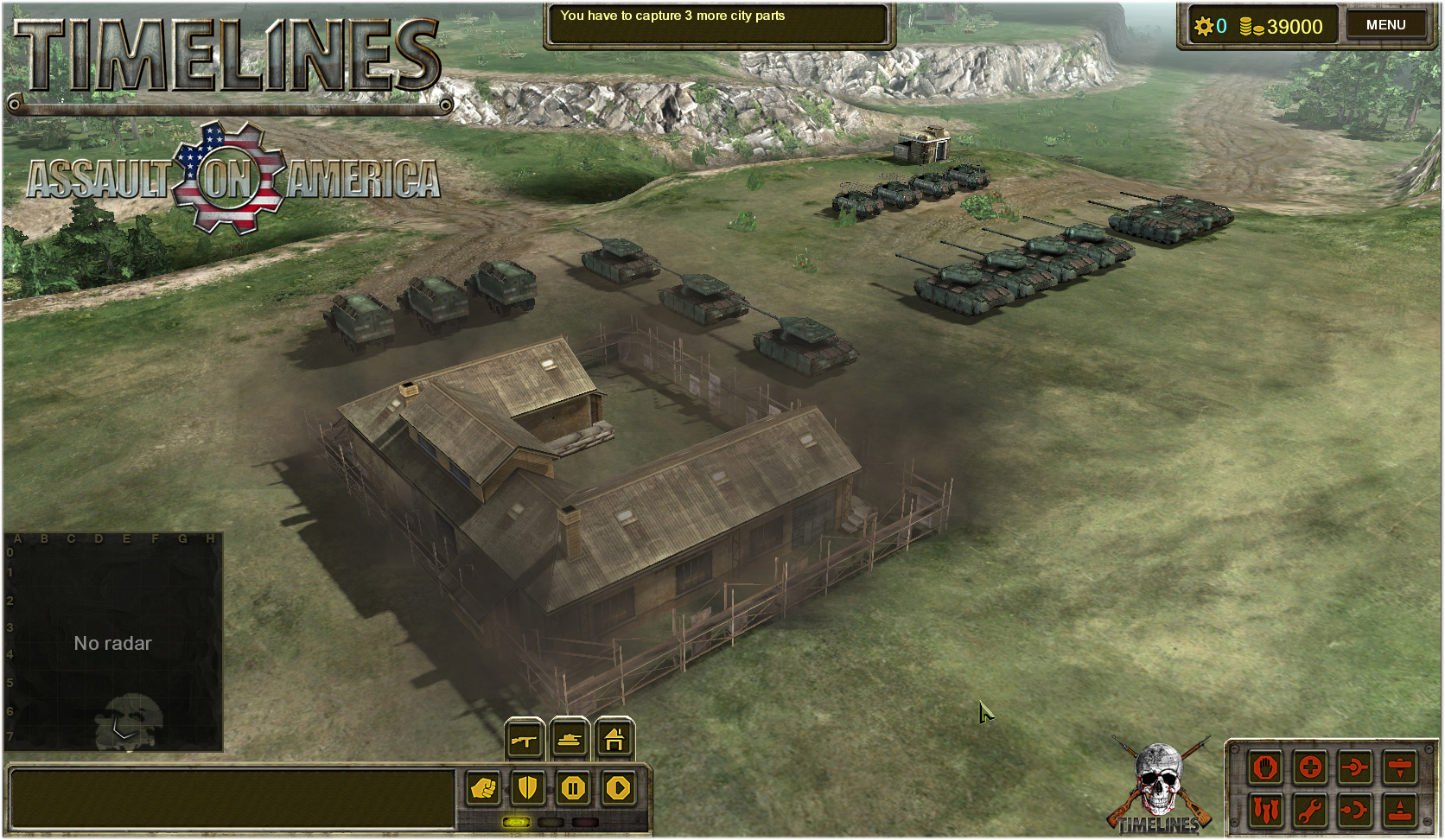
Task: Click the enter vehicle command icon
Action: click(1355, 767)
